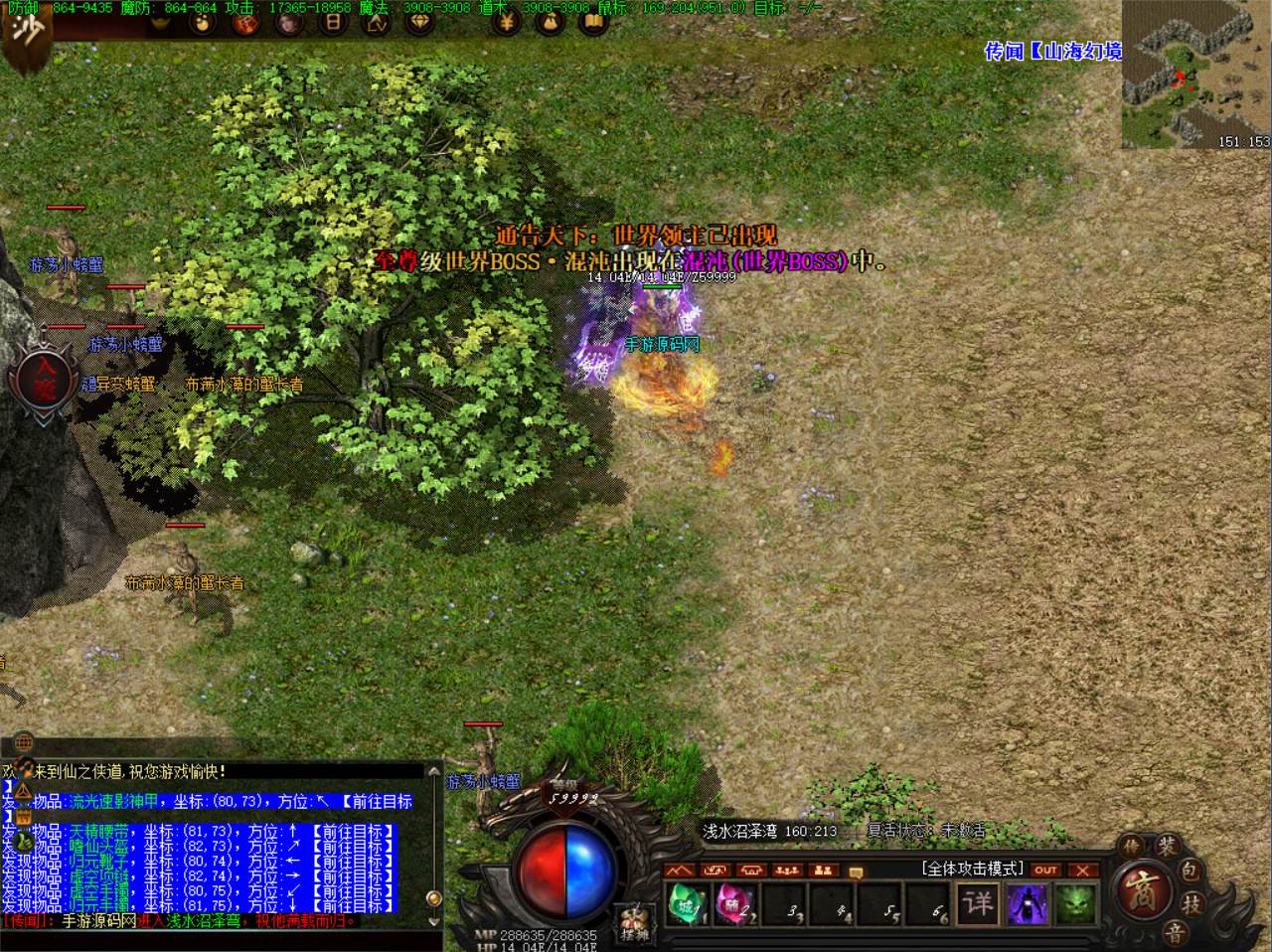Screen dimensions: 1272x952
Task: Open the character portrait icon
Action: 290,22
